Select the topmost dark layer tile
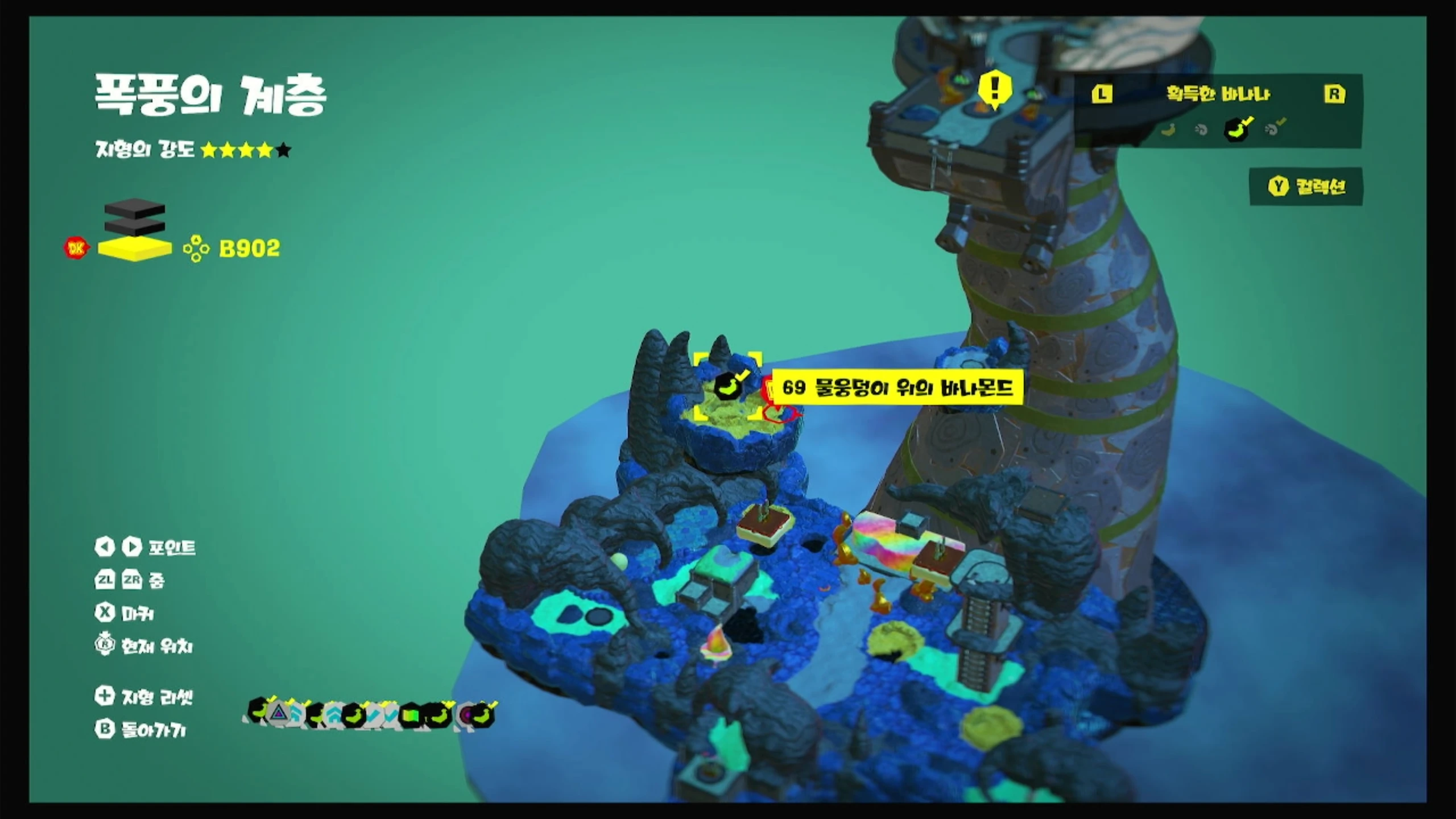 135,208
